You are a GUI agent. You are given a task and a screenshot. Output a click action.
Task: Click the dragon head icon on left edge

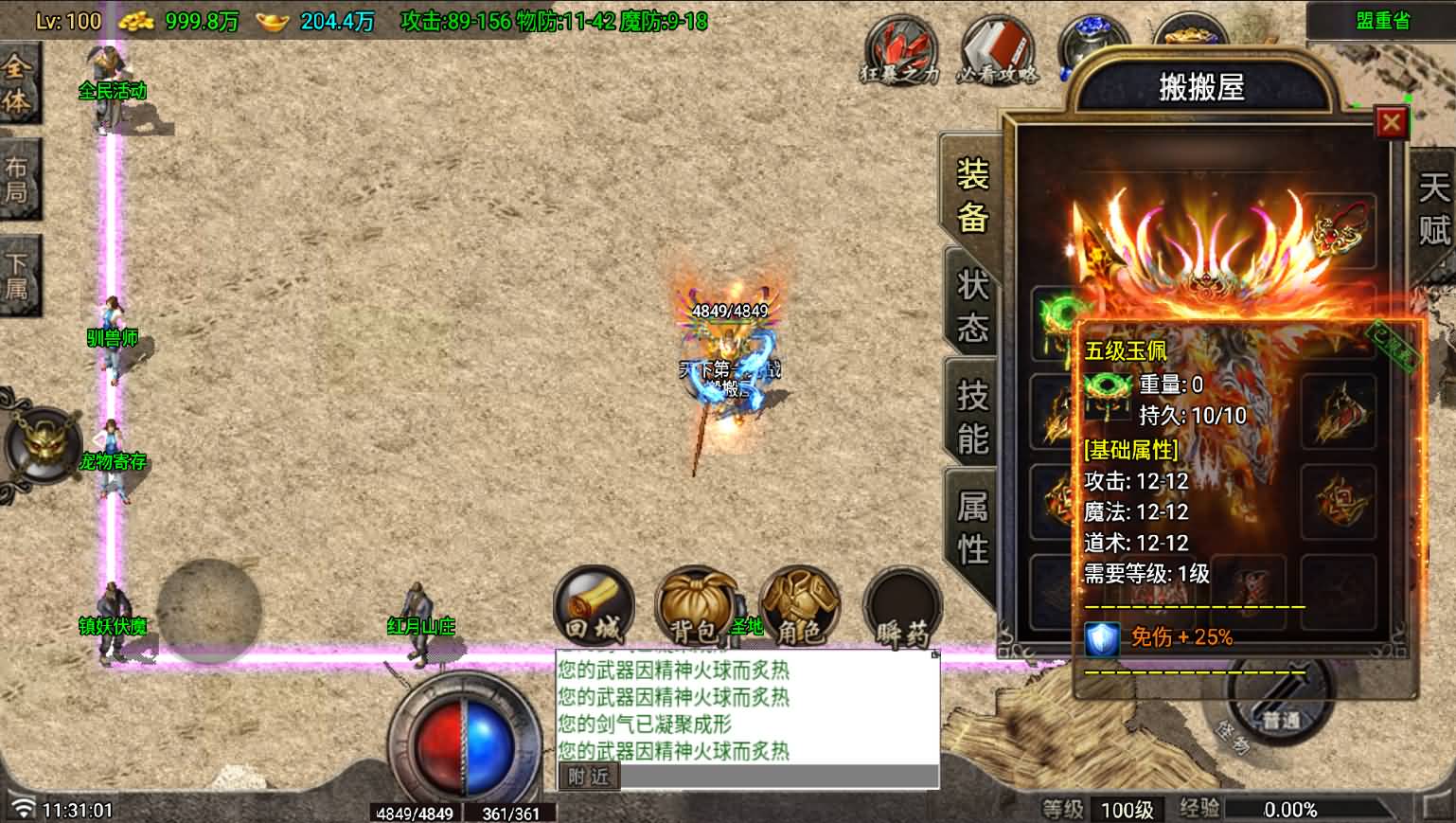coord(40,445)
